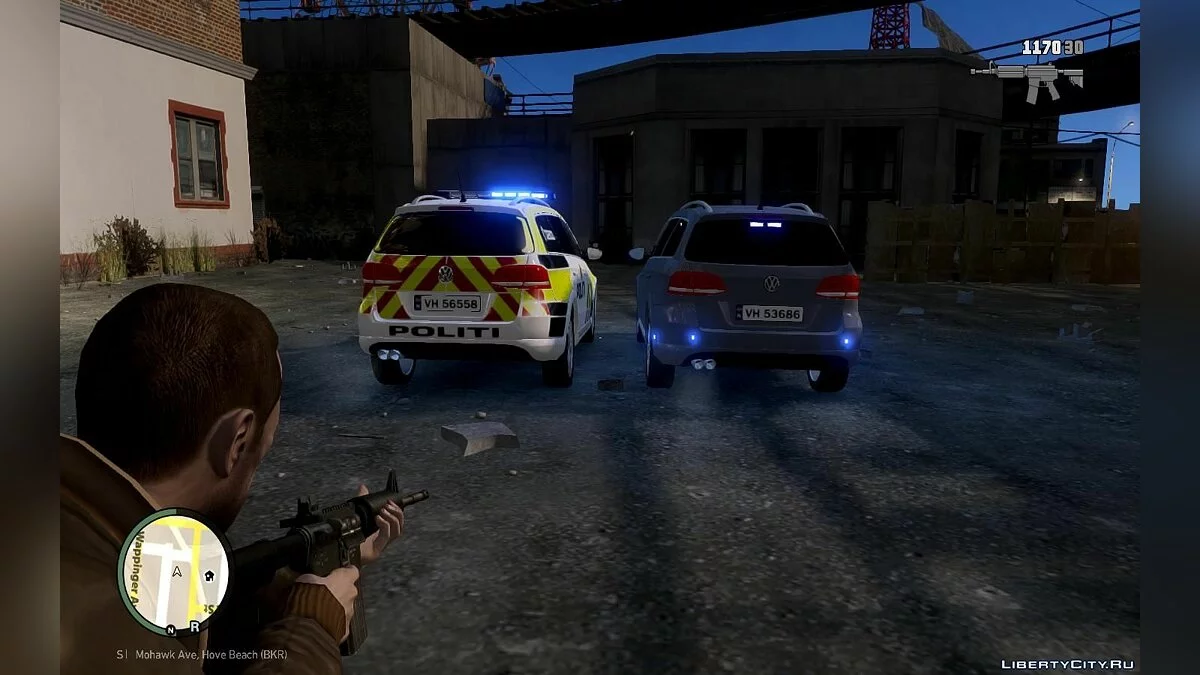Click the safehouse marker on the minimap
The width and height of the screenshot is (1200, 675).
click(209, 576)
